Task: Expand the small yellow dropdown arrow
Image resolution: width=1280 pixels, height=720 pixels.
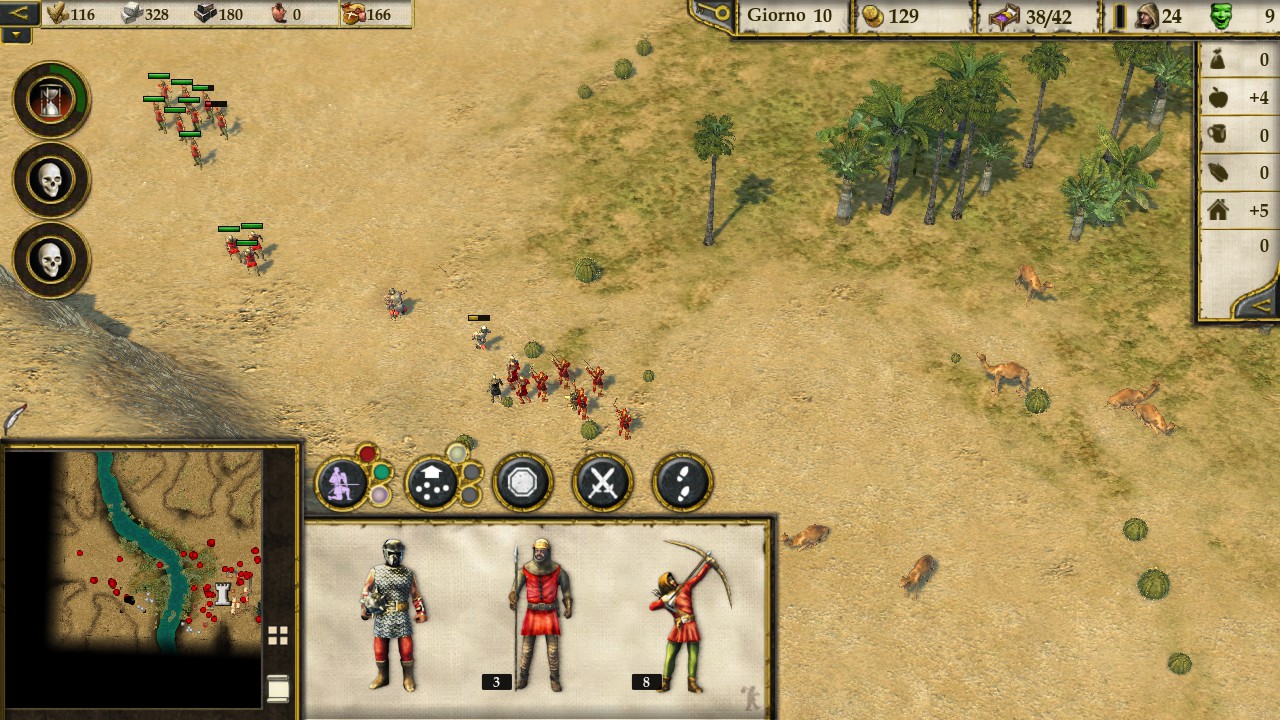Action: [x=16, y=35]
